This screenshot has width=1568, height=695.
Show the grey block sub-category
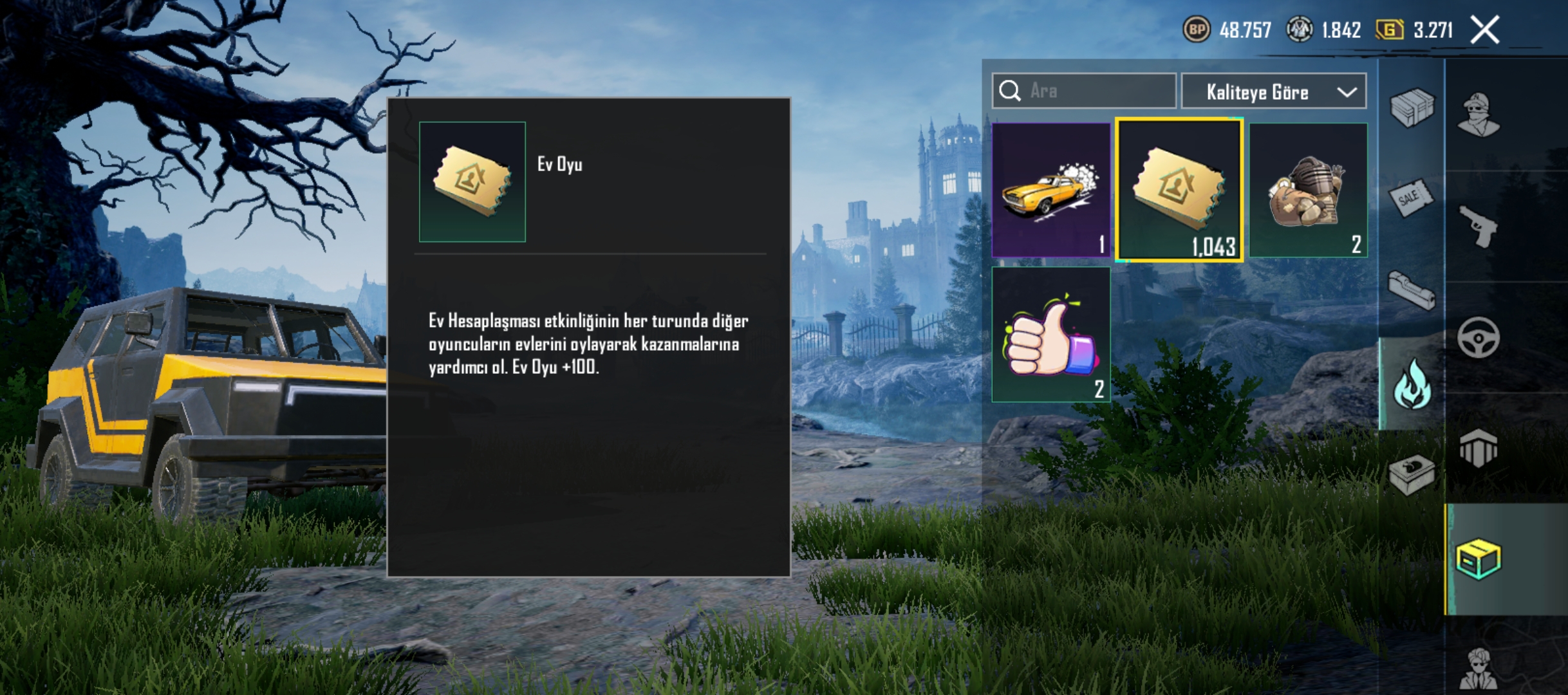coord(1412,292)
